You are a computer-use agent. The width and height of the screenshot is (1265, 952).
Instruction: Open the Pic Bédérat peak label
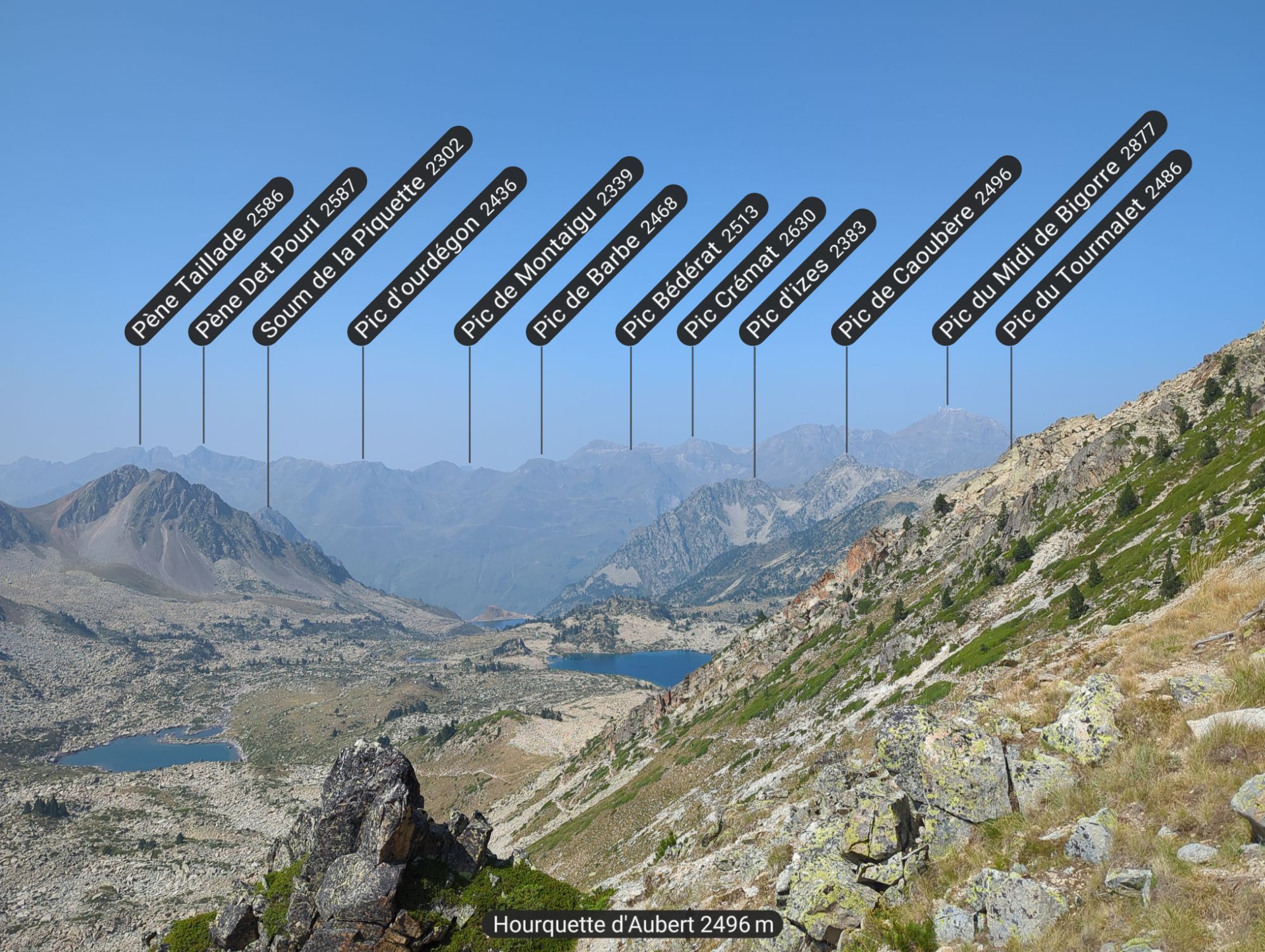692,269
